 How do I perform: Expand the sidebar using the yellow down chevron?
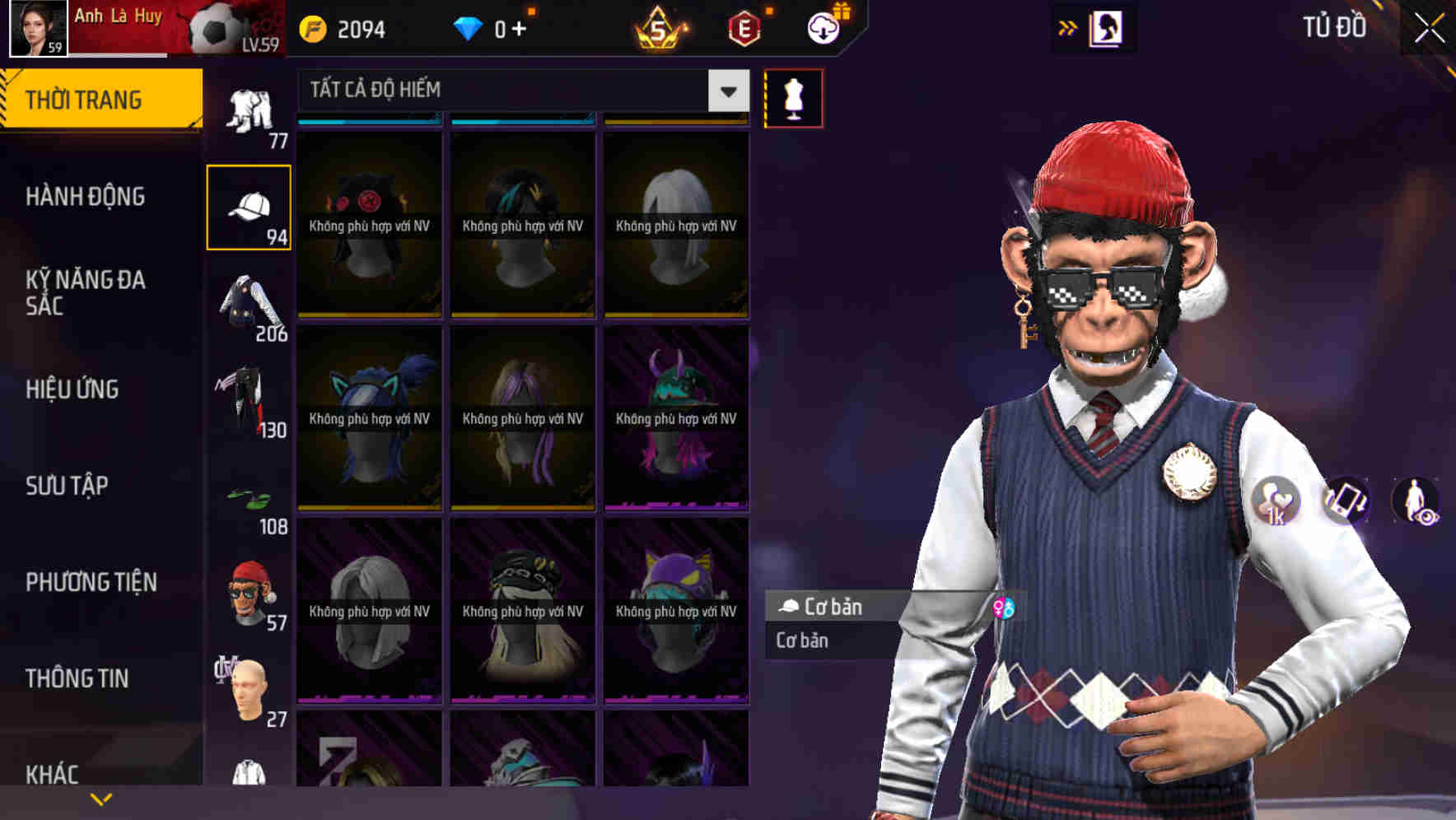point(100,799)
